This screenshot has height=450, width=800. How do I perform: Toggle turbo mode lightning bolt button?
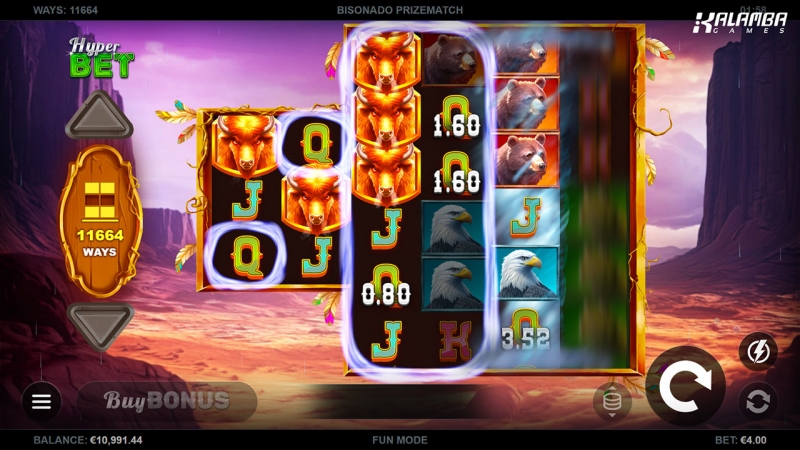click(757, 351)
